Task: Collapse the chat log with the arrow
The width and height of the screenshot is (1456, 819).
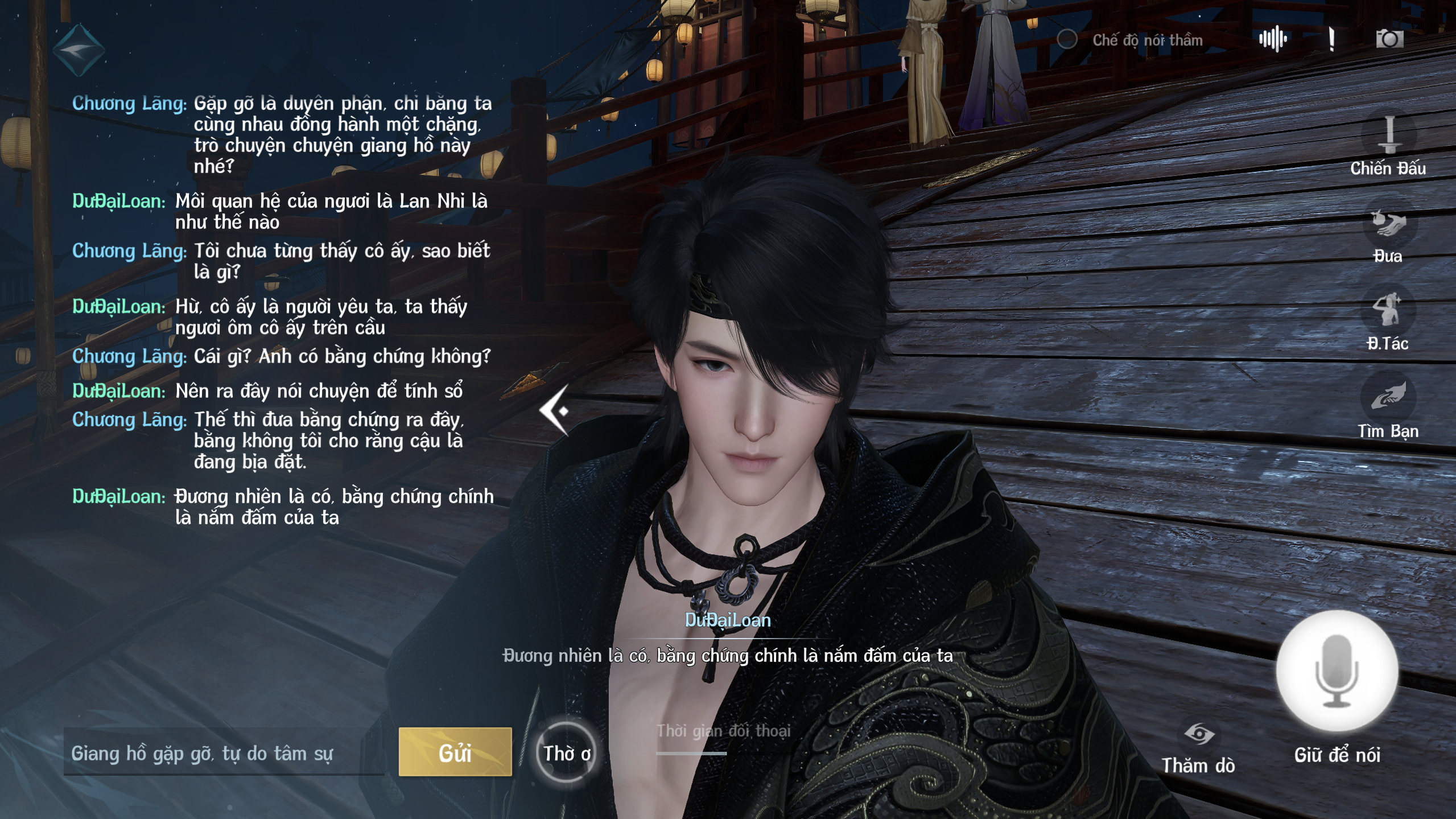Action: 555,410
